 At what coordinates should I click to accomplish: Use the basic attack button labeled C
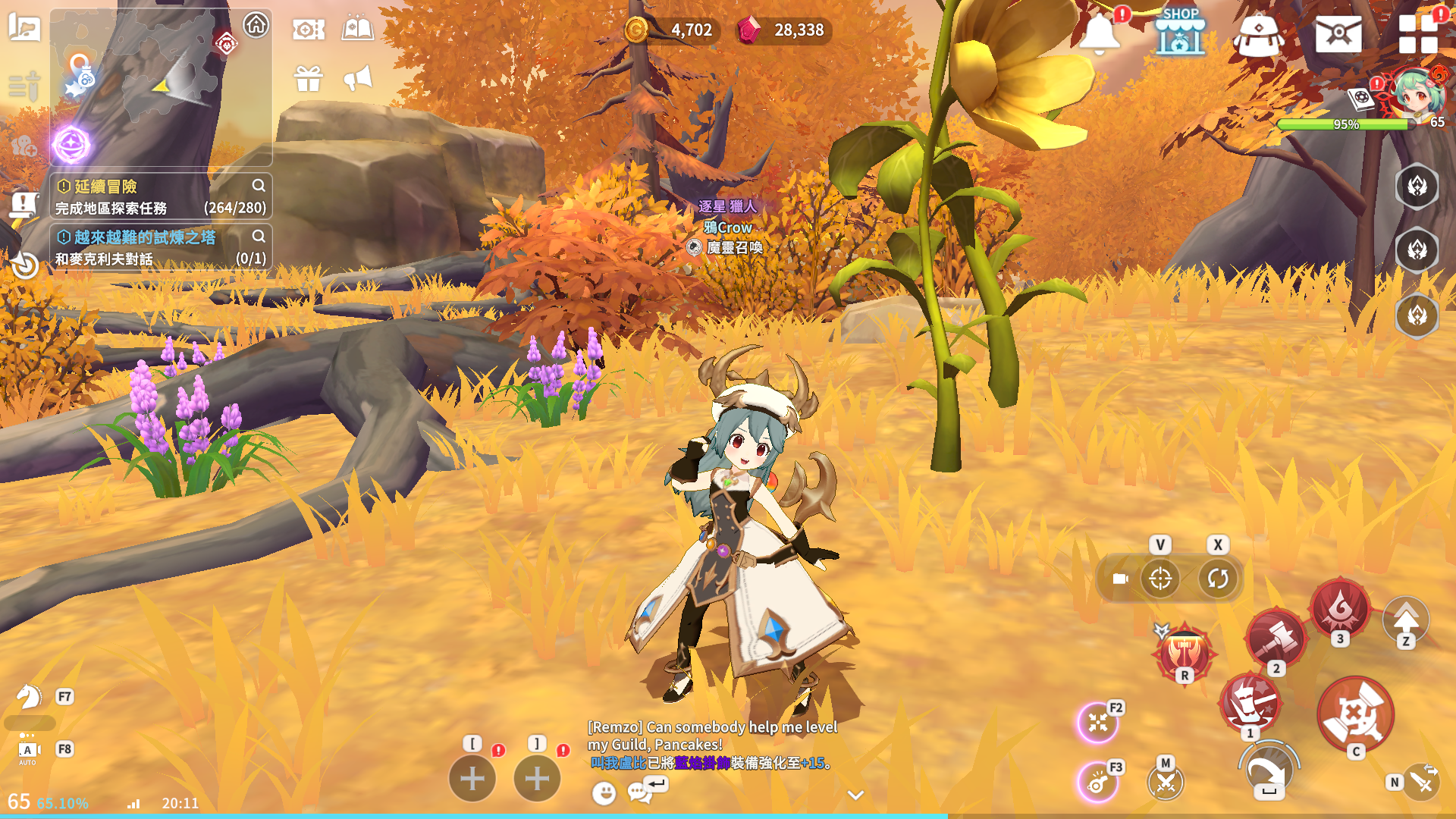(x=1355, y=714)
